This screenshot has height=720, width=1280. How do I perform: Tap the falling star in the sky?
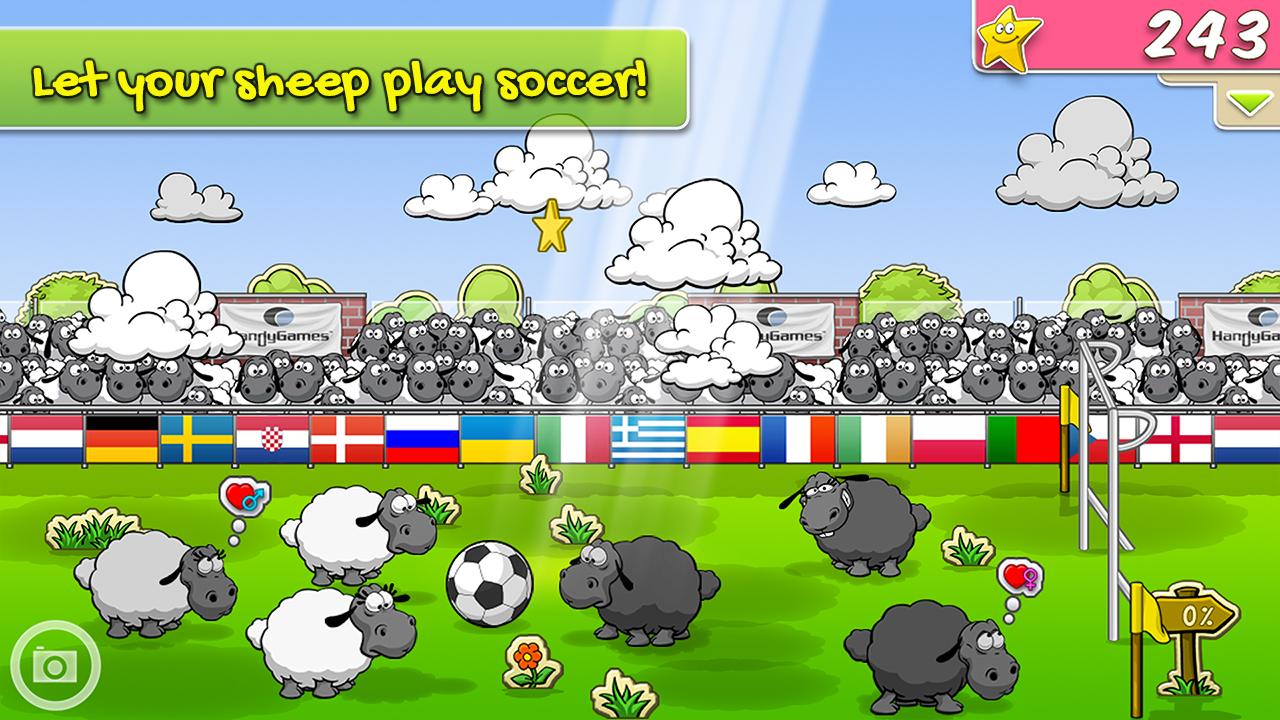[551, 228]
